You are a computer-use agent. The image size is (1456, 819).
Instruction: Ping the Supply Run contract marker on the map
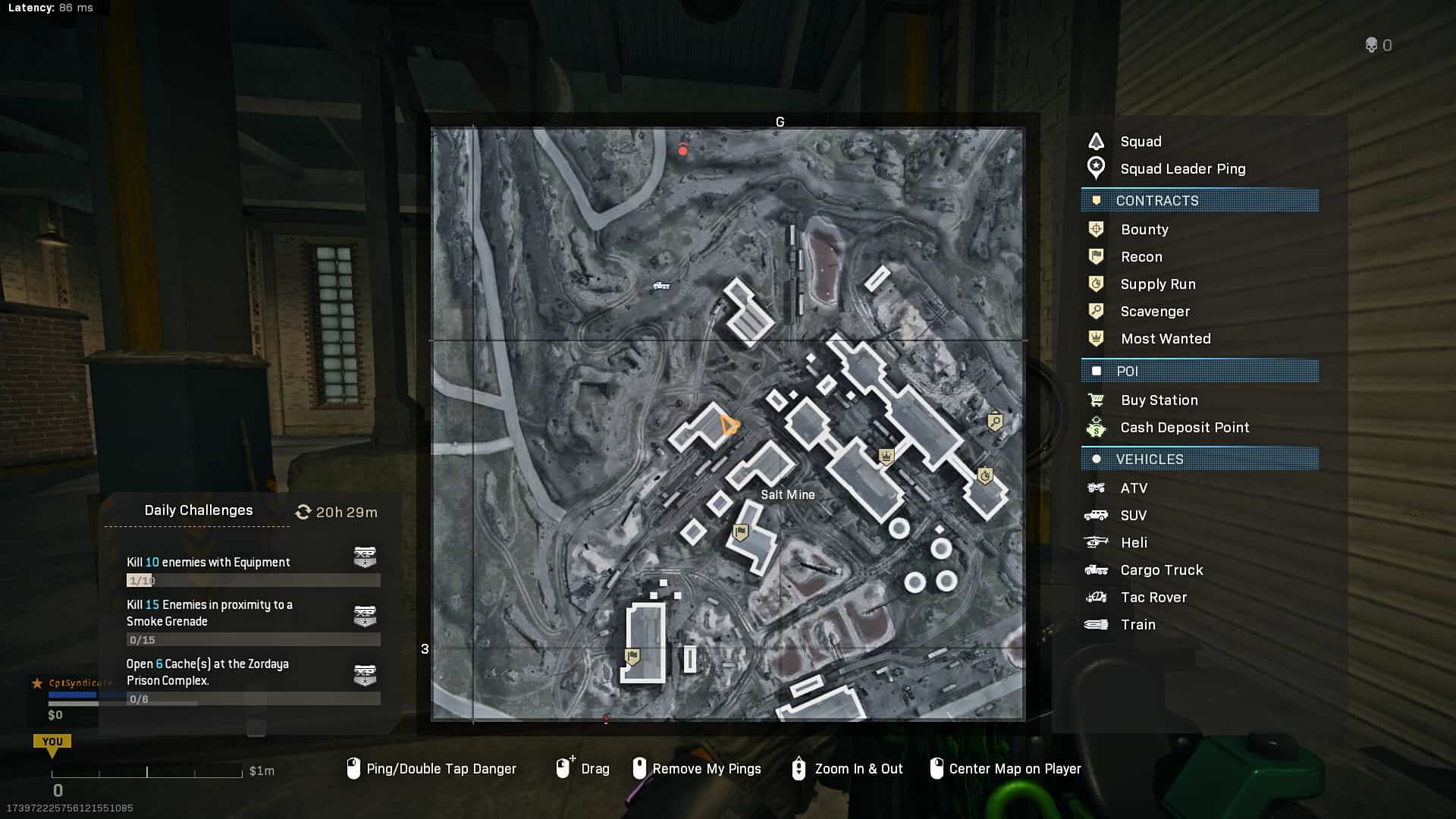[984, 476]
